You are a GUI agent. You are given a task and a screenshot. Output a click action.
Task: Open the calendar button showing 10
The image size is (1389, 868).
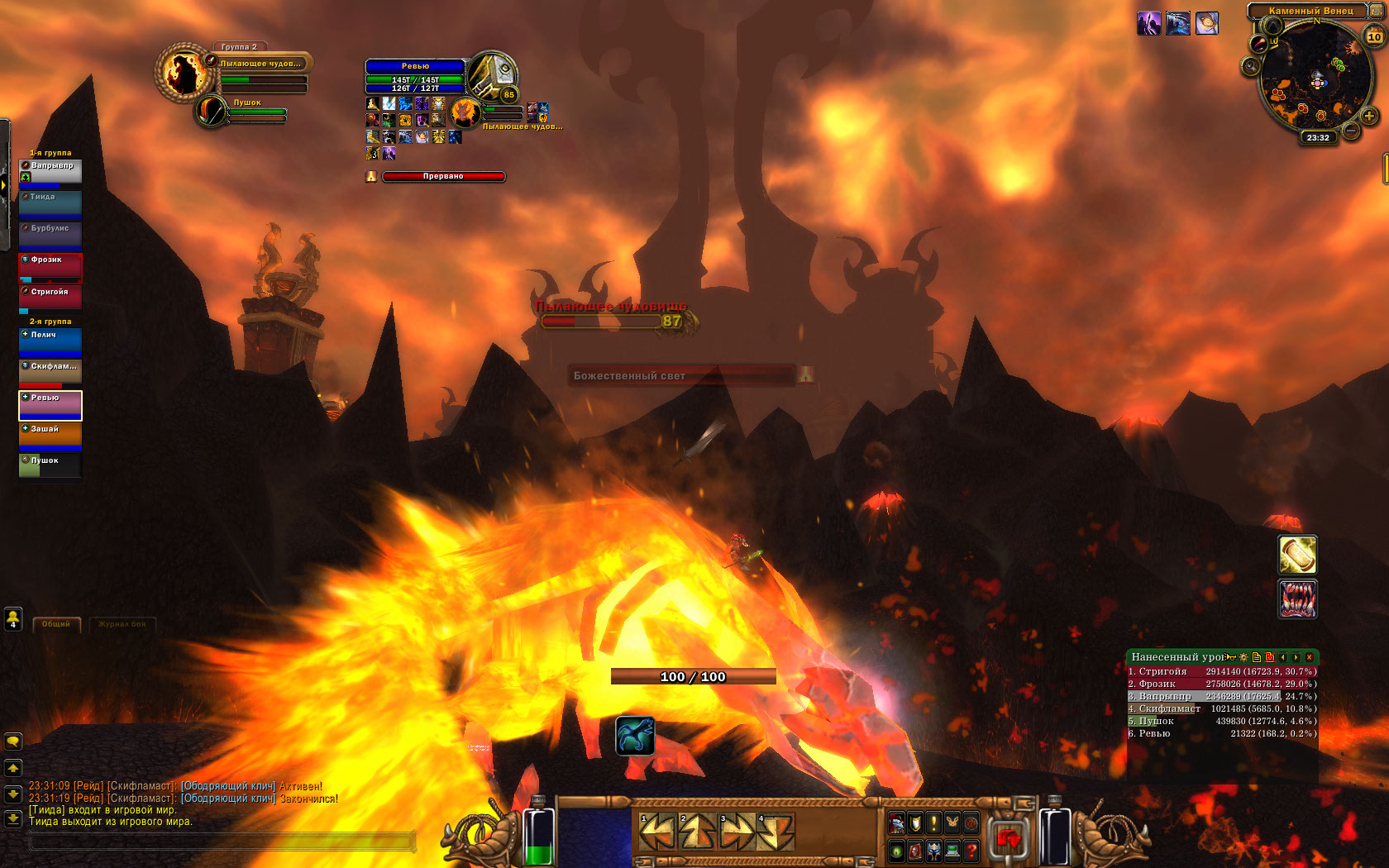(x=1374, y=36)
